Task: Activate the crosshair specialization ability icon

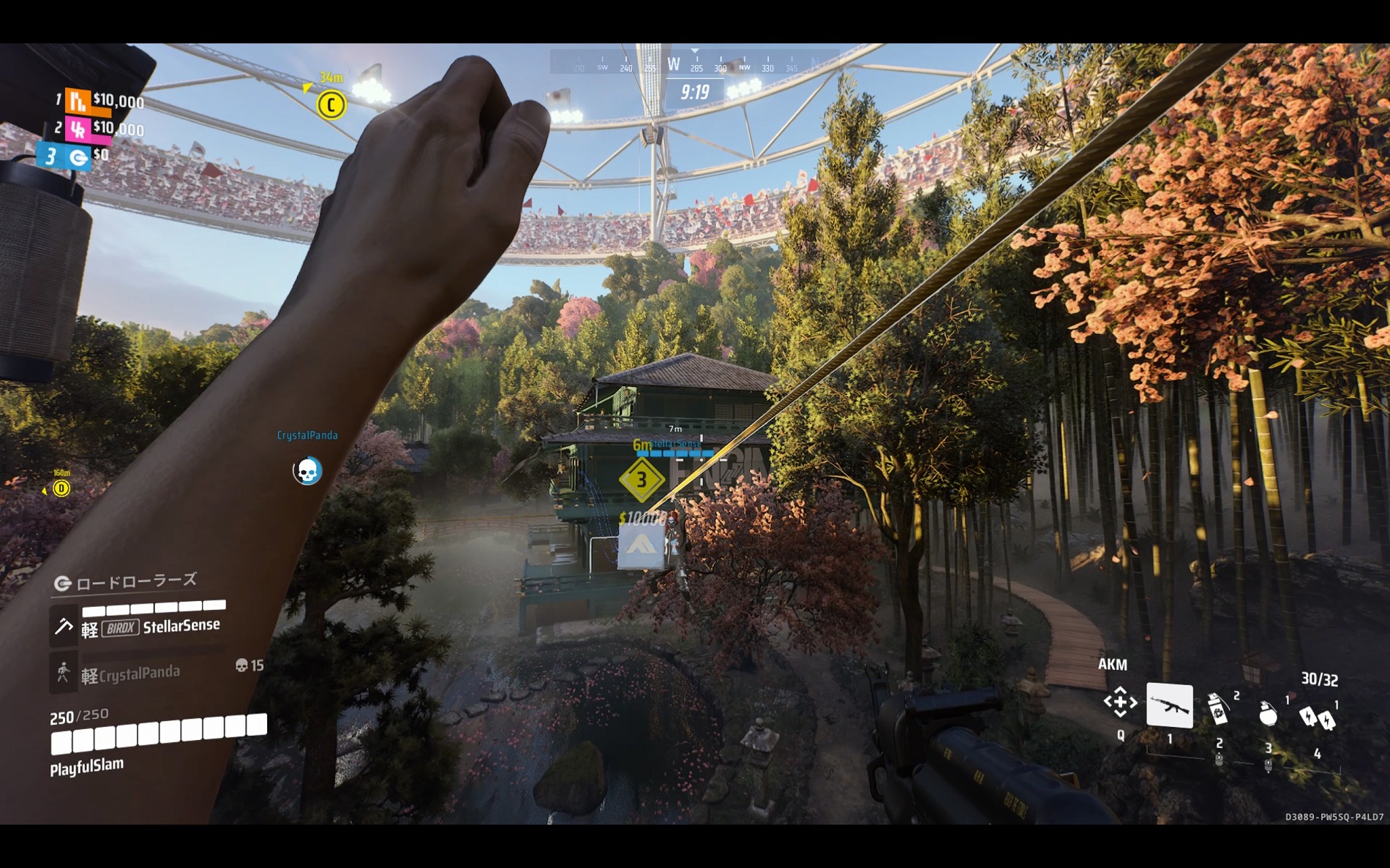Action: pyautogui.click(x=1120, y=703)
